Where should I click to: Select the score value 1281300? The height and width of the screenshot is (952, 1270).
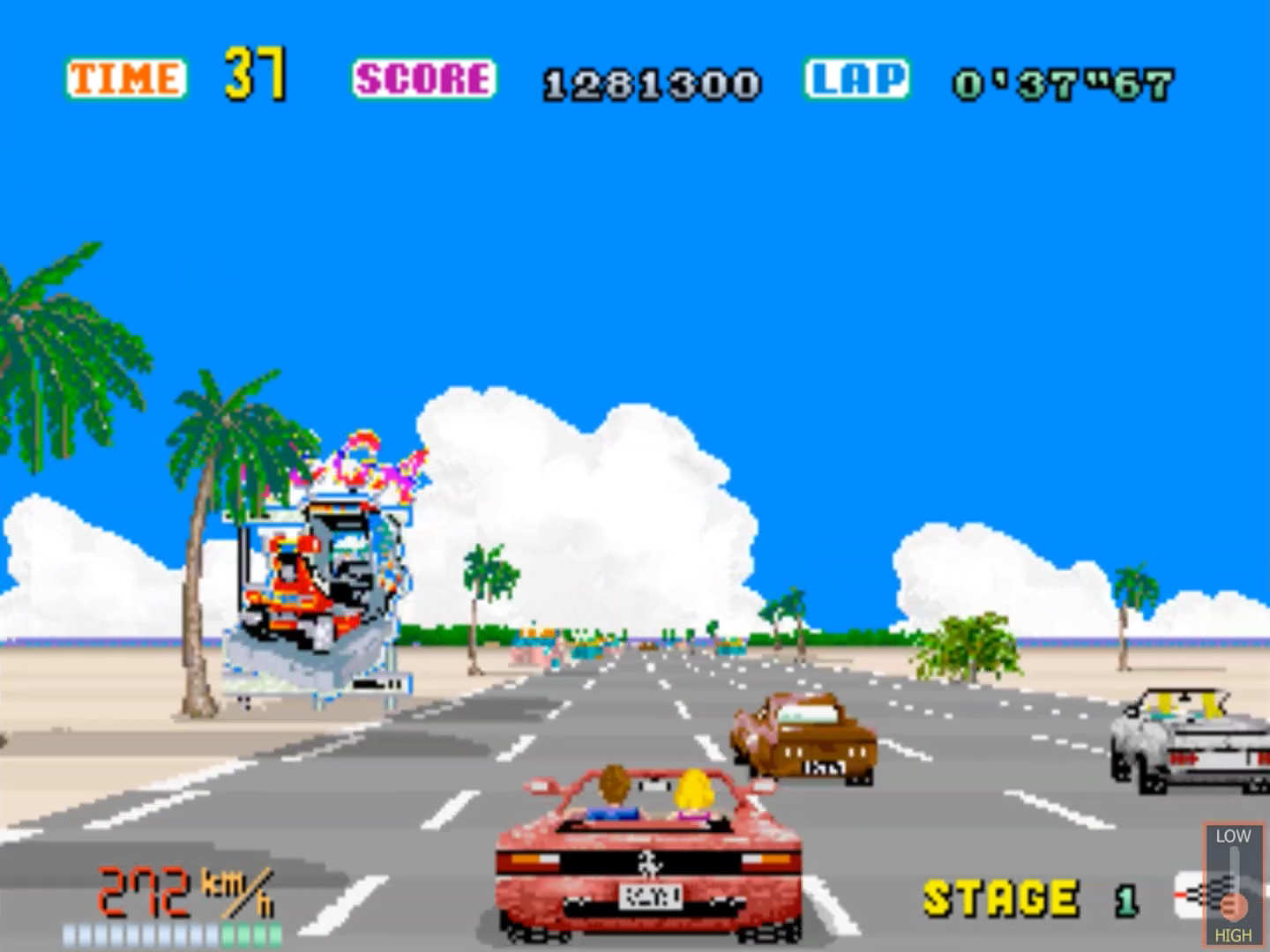[x=651, y=84]
